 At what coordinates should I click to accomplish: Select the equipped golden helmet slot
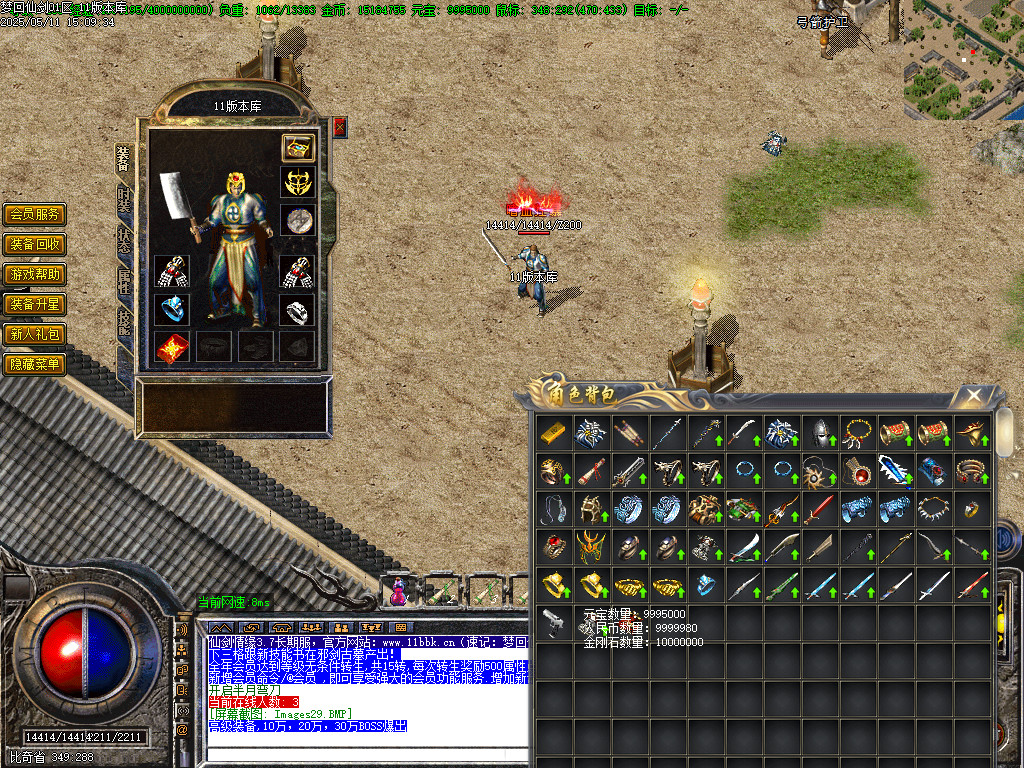click(297, 184)
